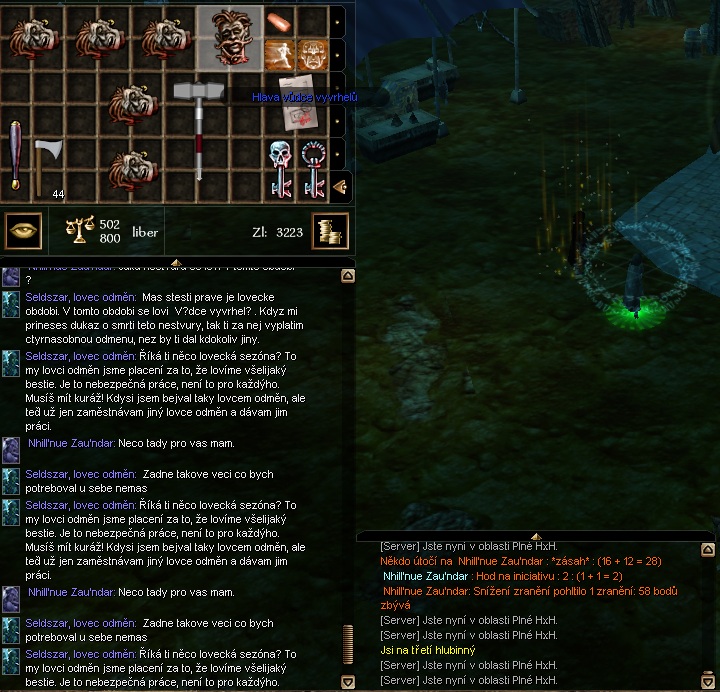Click the inventory side arrow button
720x692 pixels.
tap(339, 186)
